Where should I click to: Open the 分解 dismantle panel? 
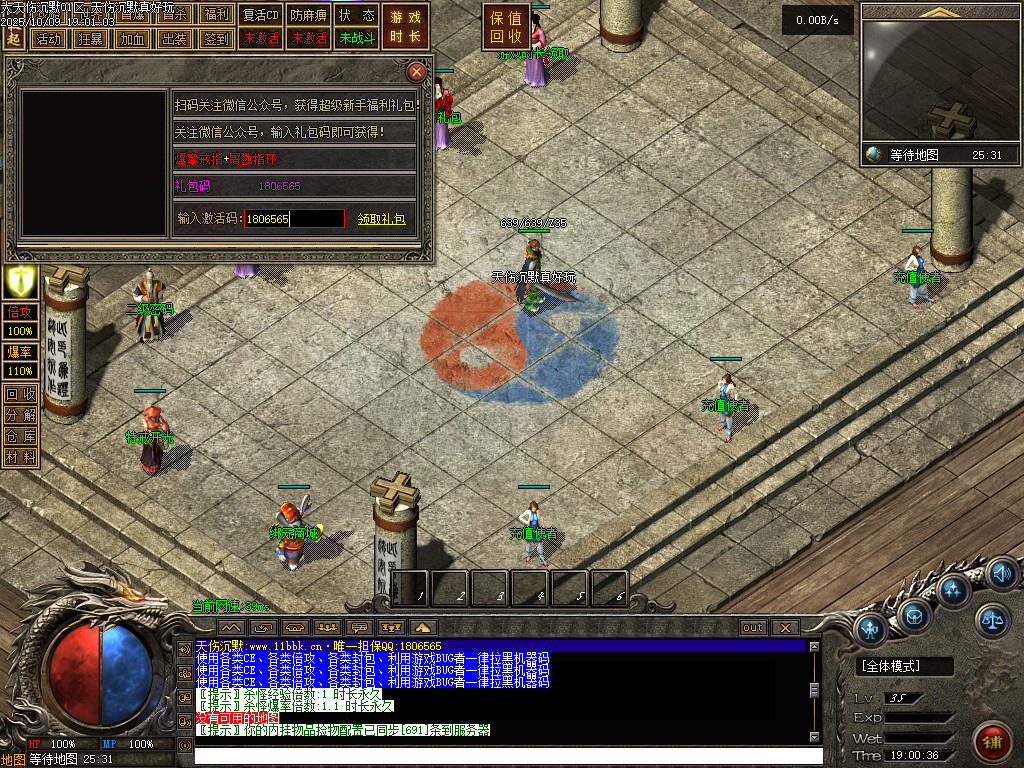(x=21, y=415)
